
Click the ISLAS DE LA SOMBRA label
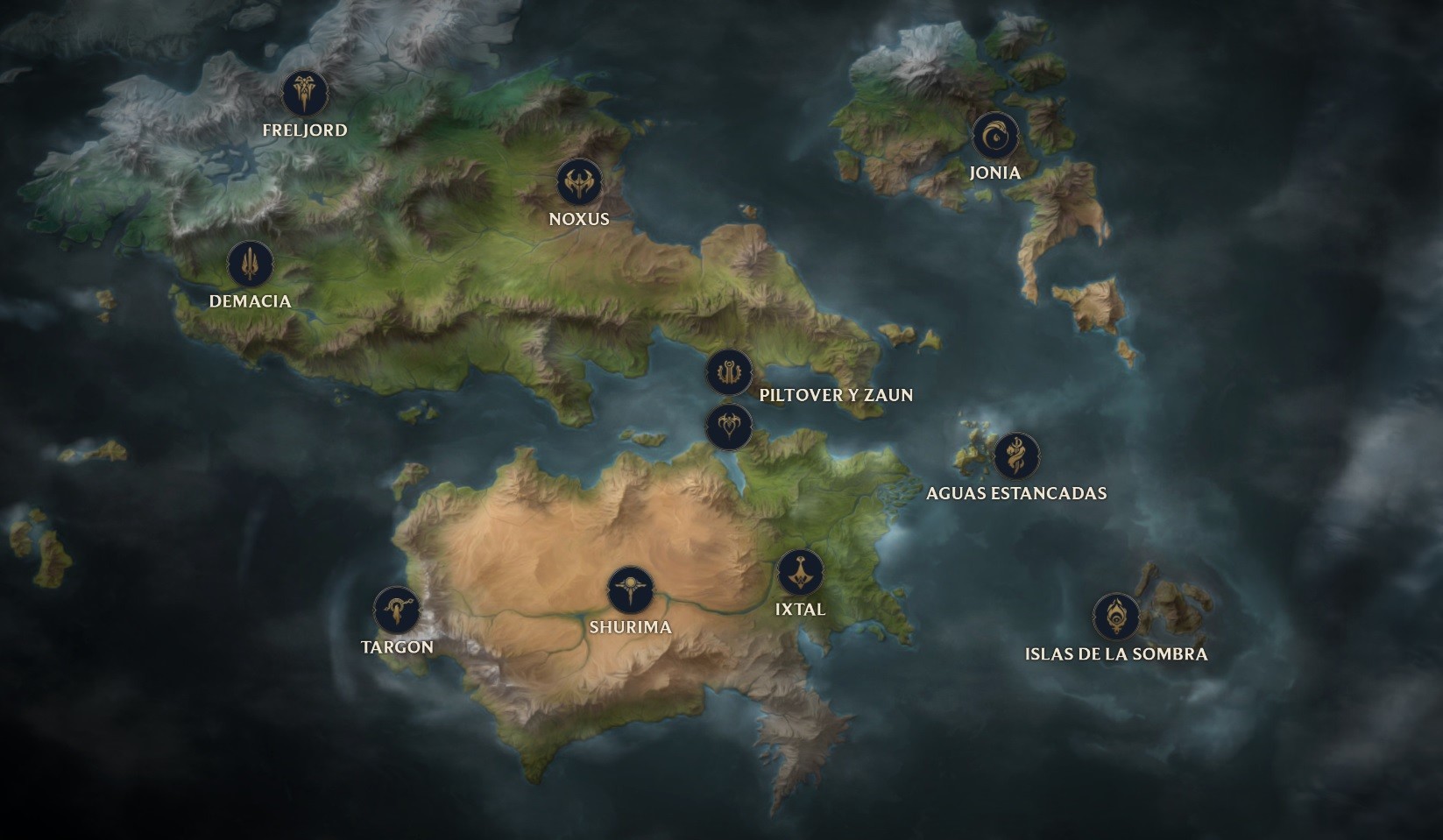click(1117, 653)
